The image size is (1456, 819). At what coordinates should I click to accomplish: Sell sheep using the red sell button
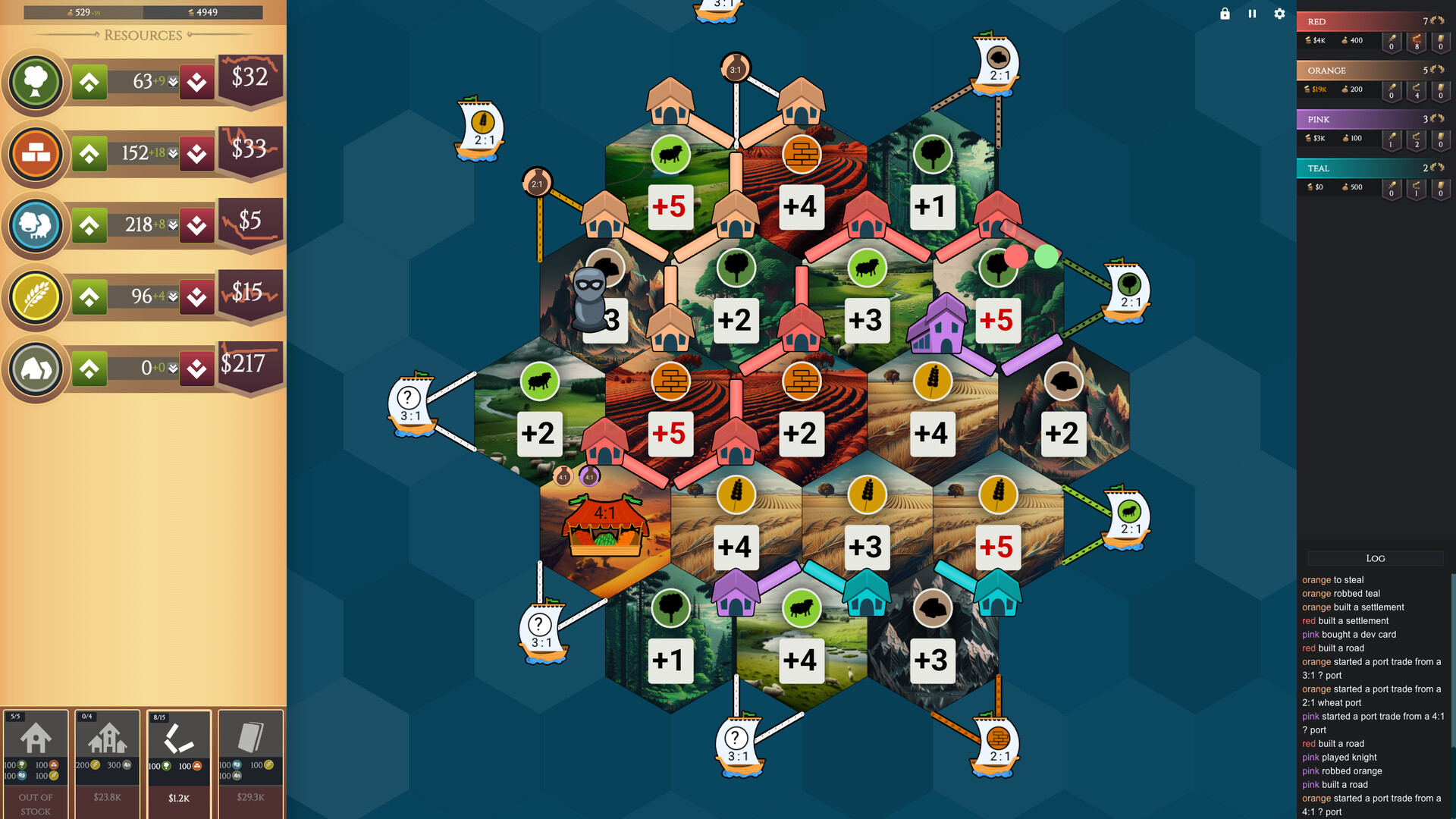click(x=197, y=225)
